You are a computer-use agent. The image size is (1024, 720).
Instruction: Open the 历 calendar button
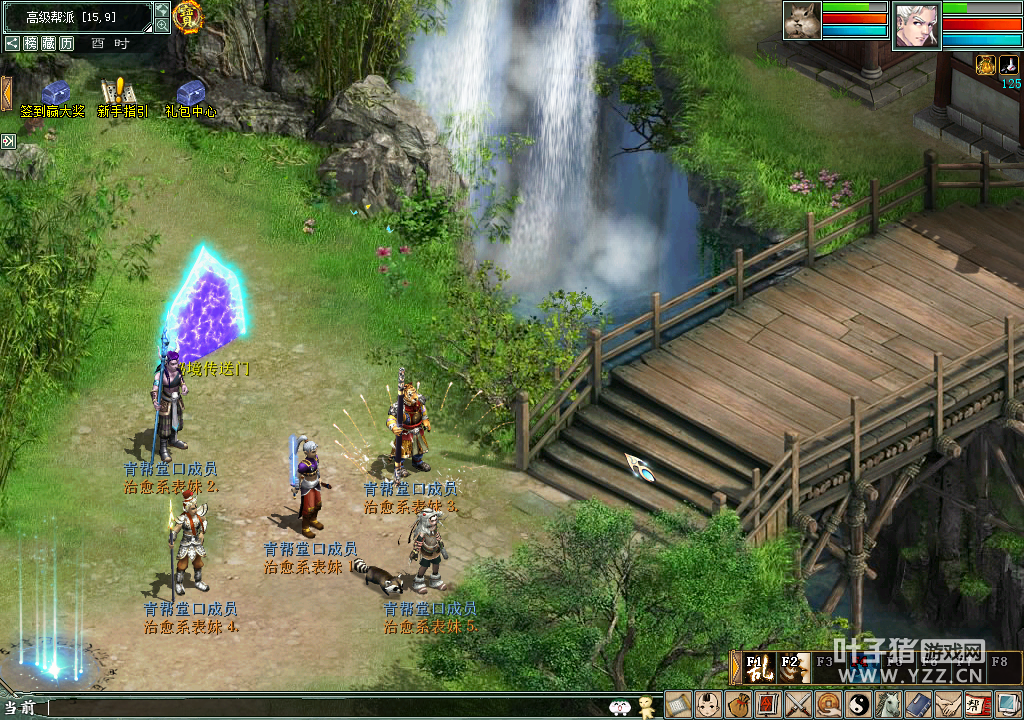[x=66, y=43]
